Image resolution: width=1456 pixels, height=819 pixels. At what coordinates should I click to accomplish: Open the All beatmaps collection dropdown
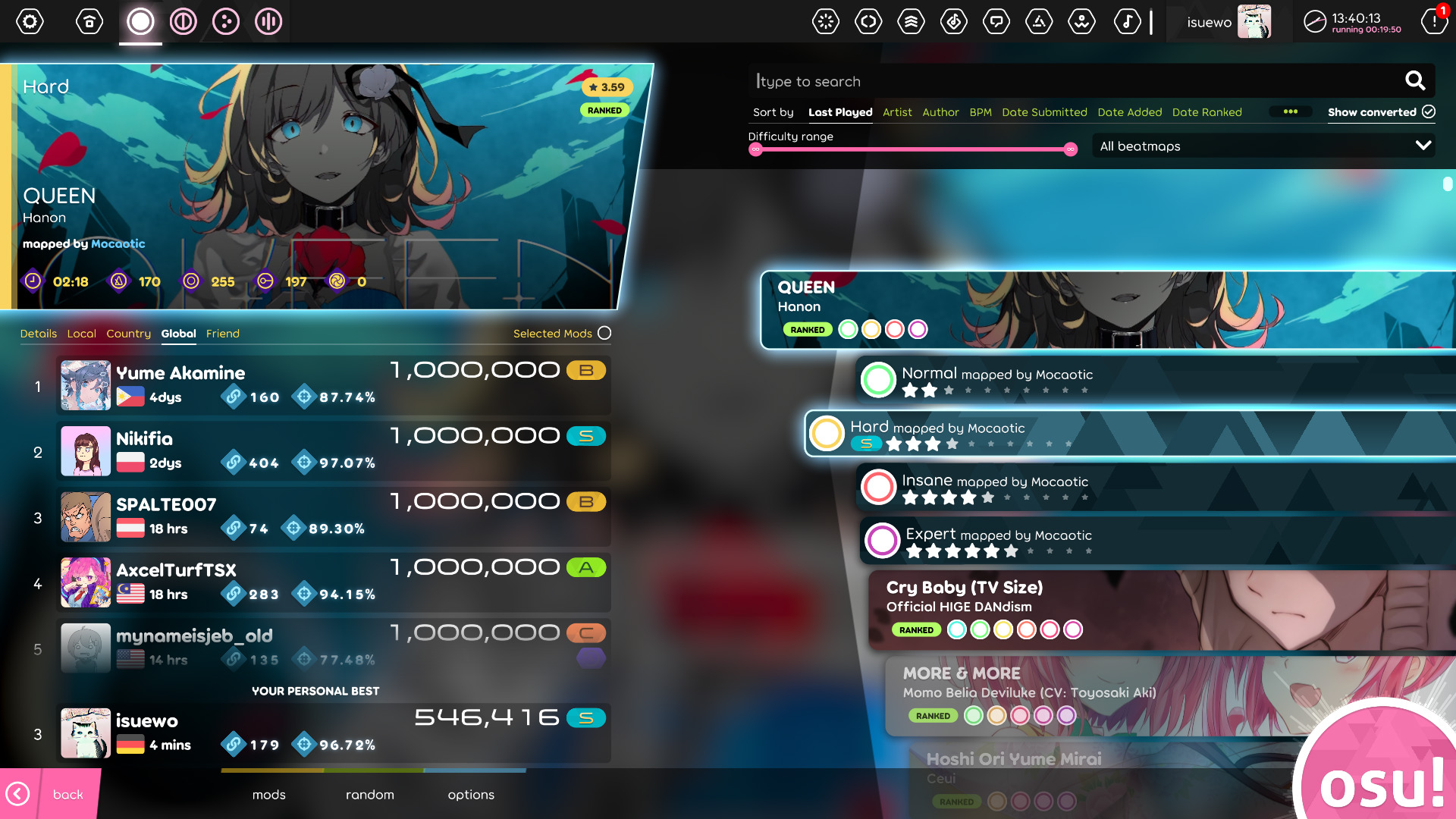pos(1263,146)
